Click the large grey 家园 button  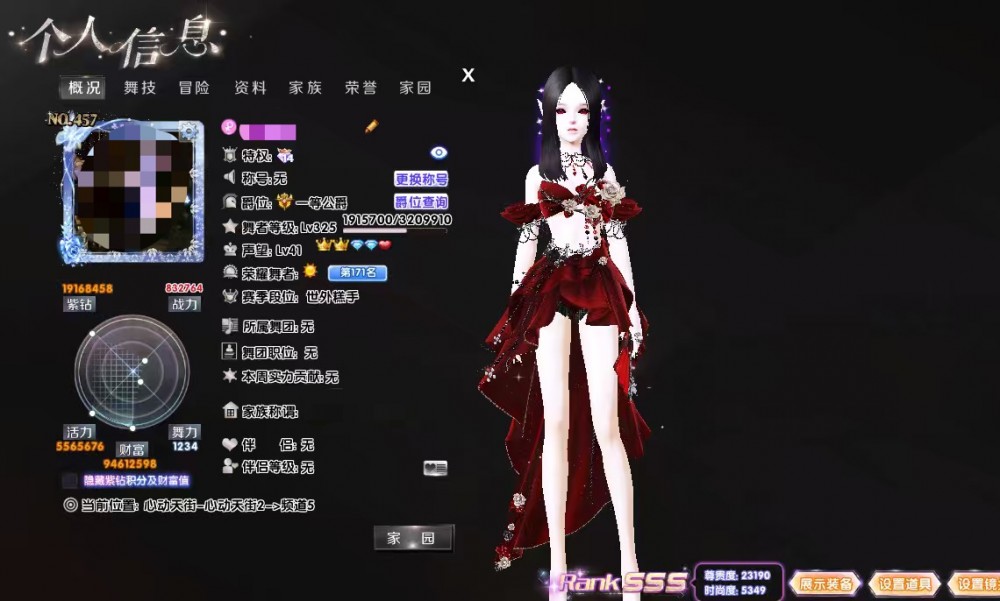413,538
